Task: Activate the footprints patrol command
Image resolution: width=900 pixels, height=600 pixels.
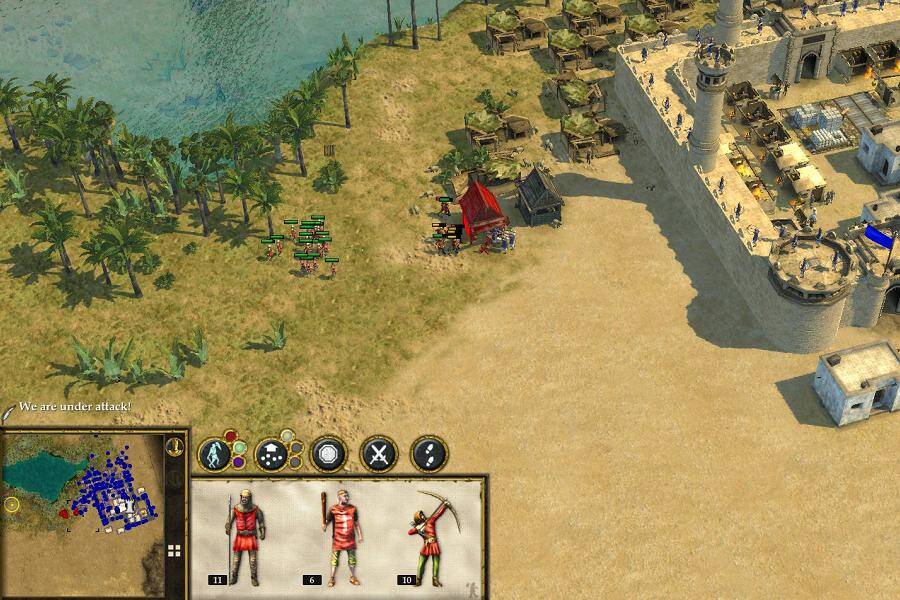Action: [x=429, y=454]
